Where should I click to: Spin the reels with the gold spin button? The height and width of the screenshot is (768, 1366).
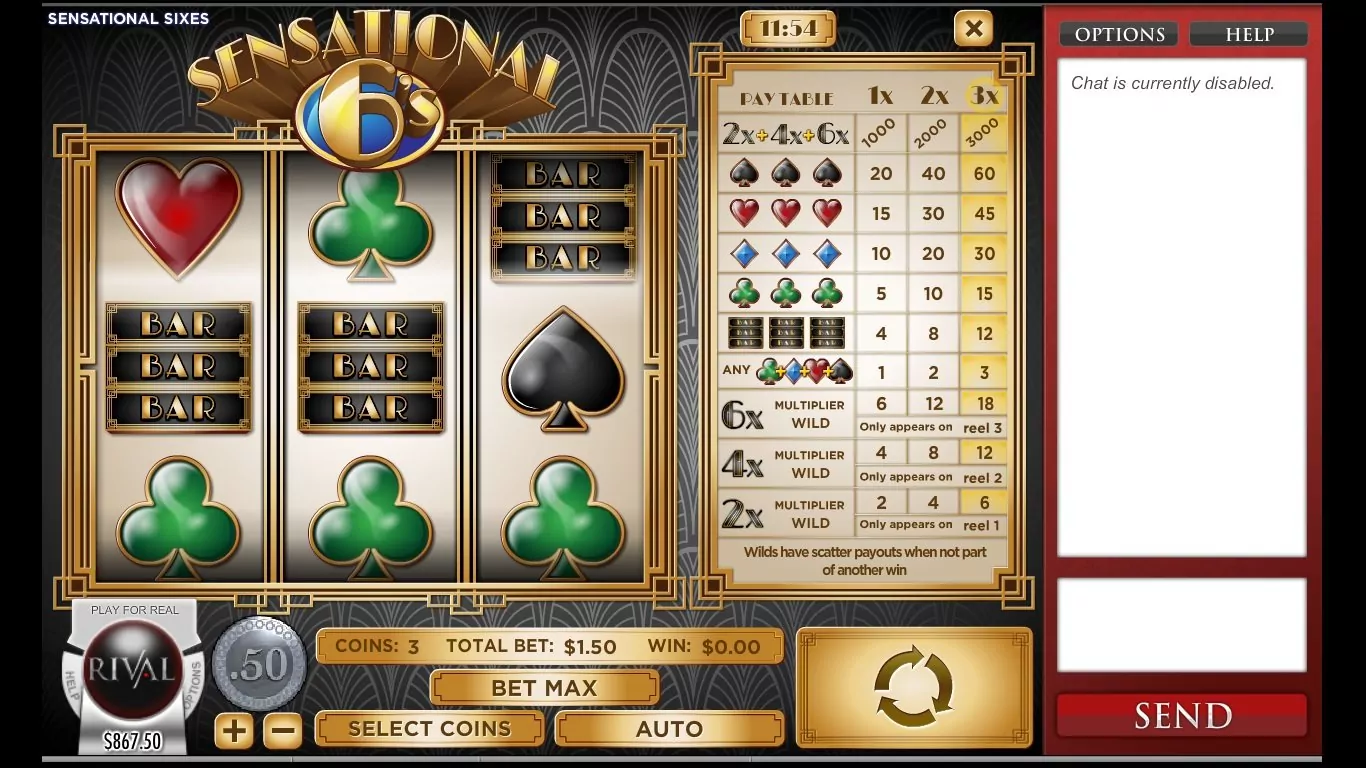[914, 688]
